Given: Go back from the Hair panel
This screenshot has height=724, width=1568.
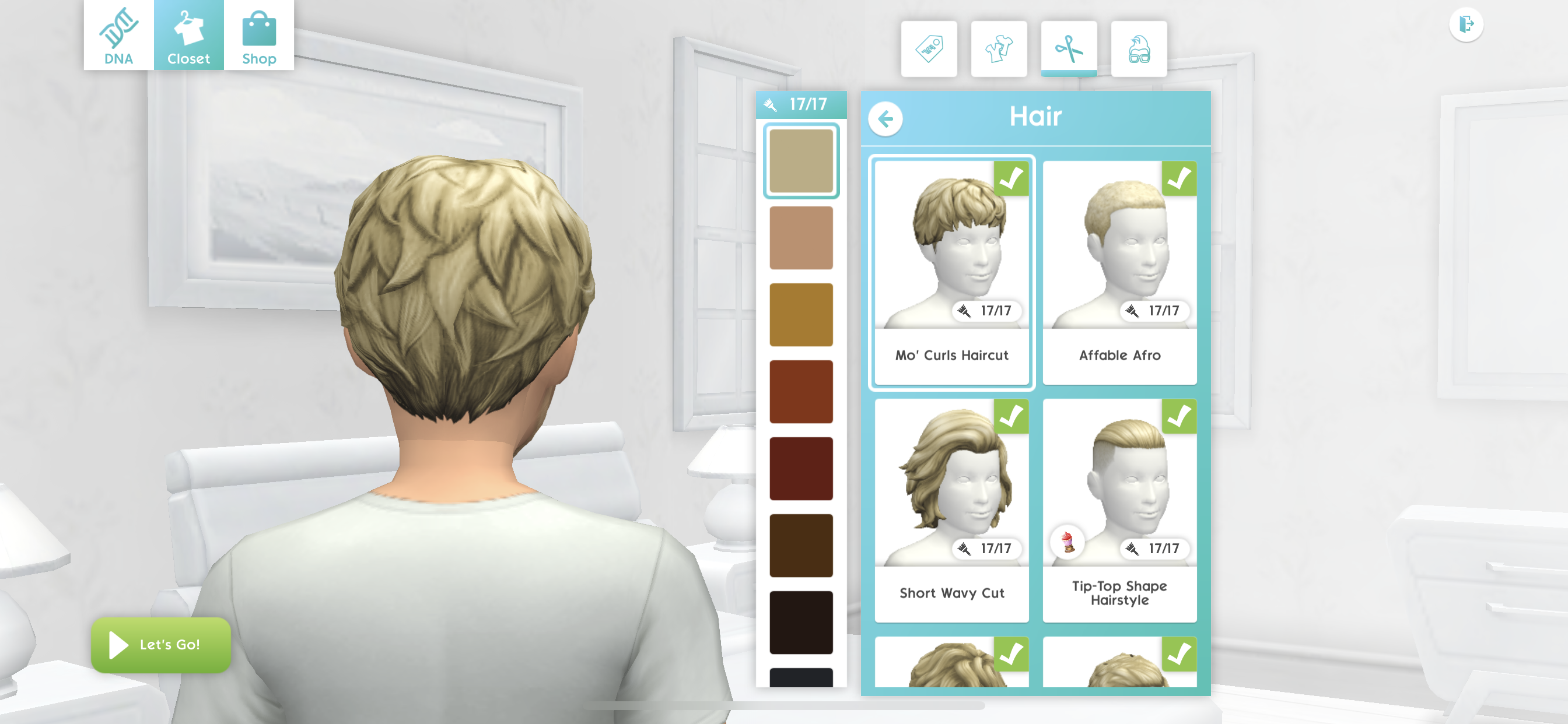Looking at the screenshot, I should pyautogui.click(x=885, y=119).
